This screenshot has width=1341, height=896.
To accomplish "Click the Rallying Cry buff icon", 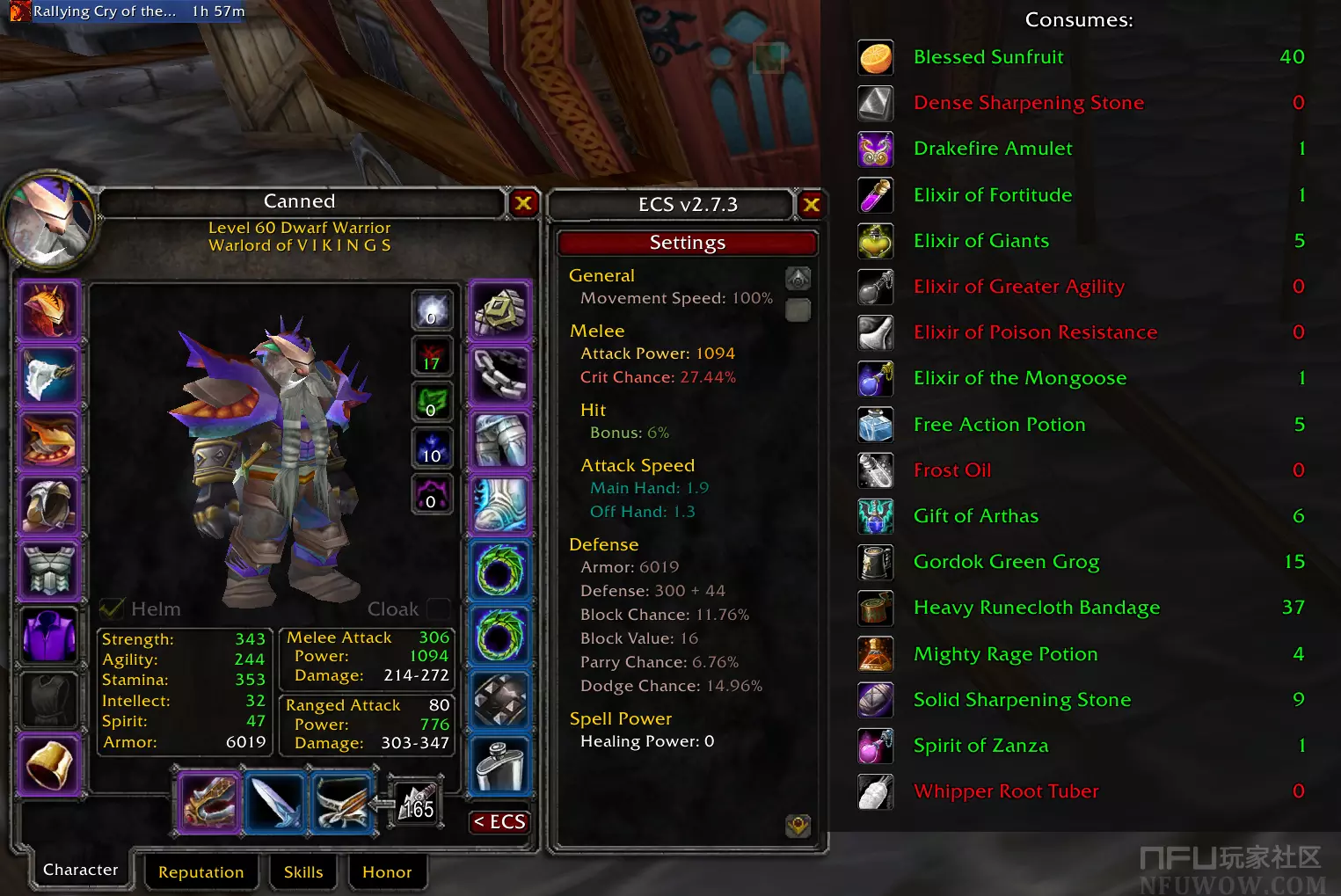I will [x=19, y=11].
